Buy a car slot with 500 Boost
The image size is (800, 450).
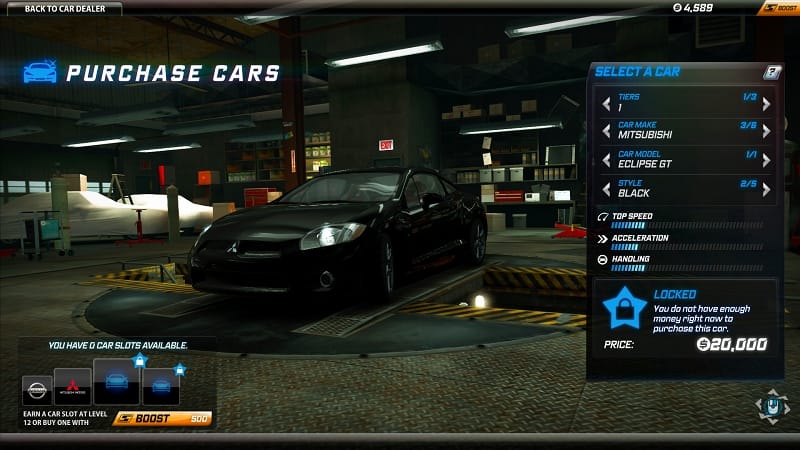coord(162,418)
